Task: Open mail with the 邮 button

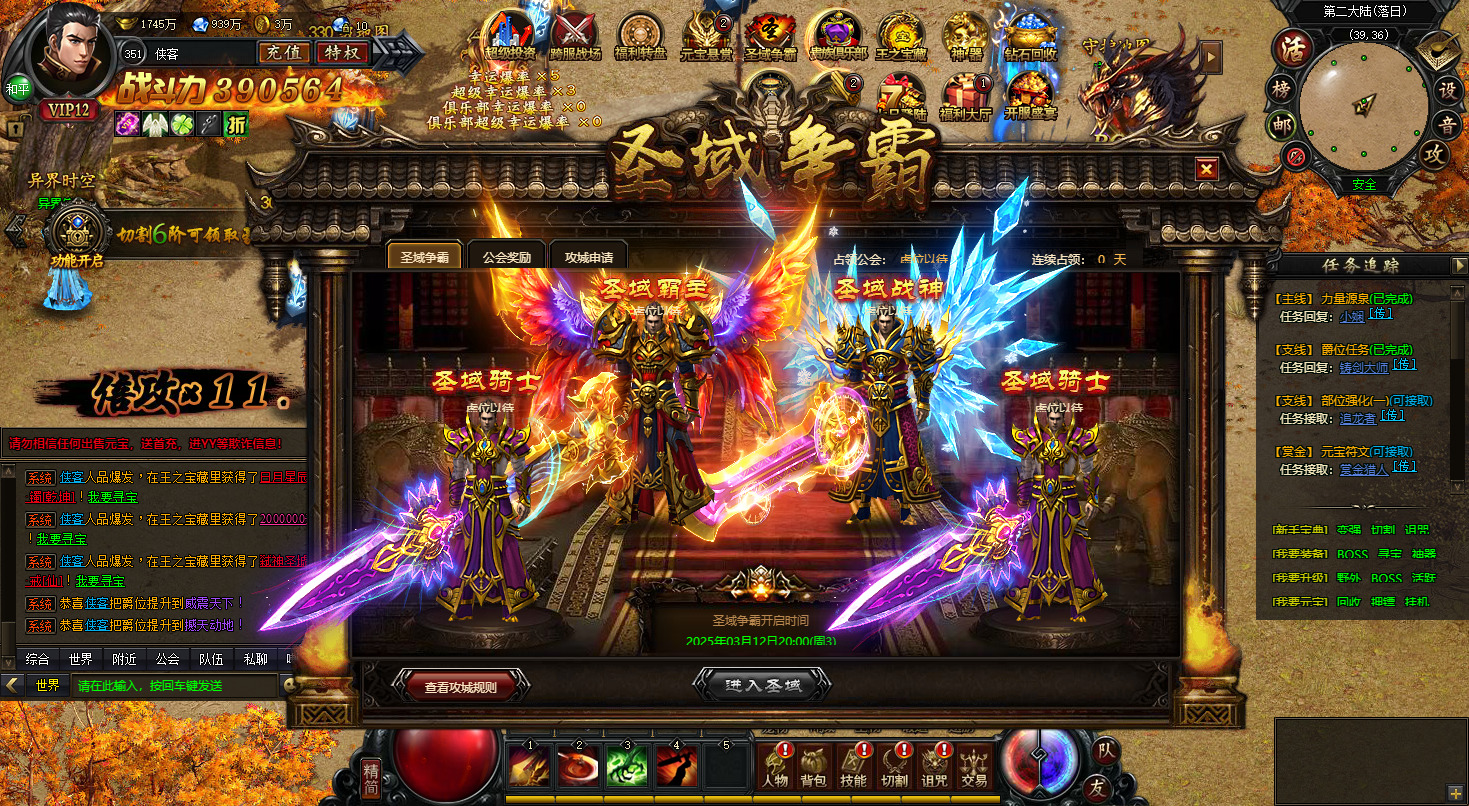Action: coord(1281,125)
